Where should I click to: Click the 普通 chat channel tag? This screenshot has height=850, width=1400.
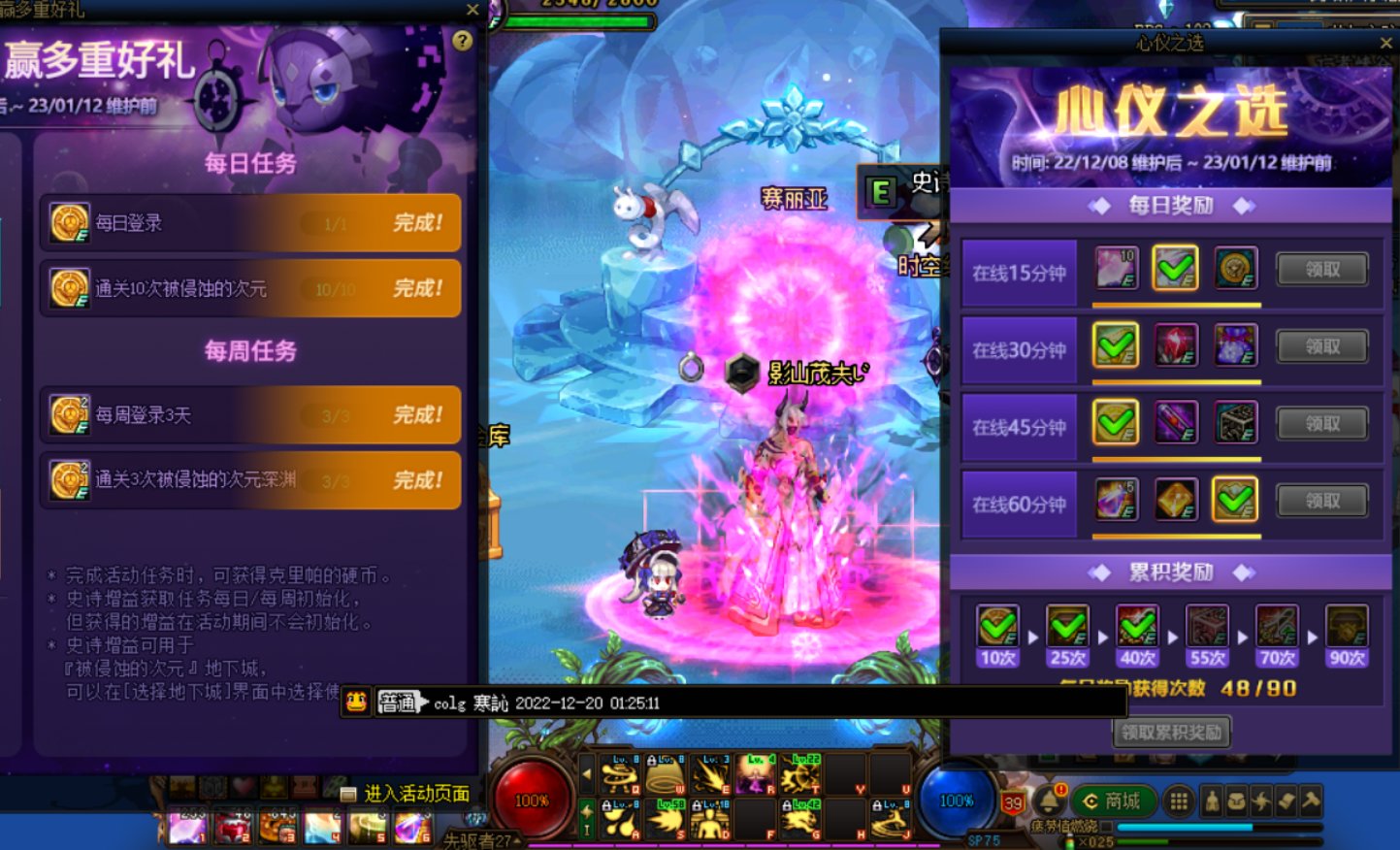(x=399, y=703)
